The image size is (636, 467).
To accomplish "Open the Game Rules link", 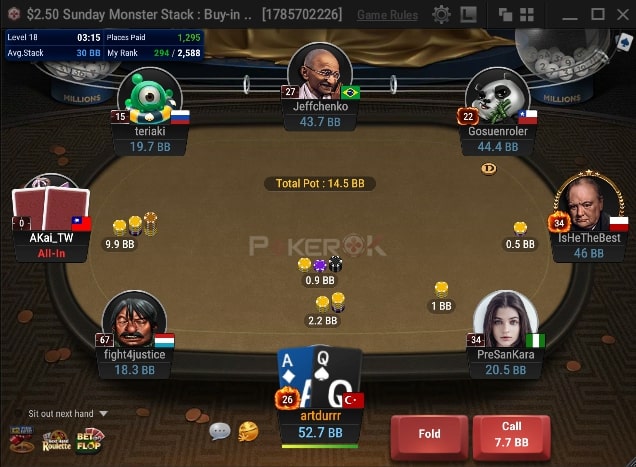I will click(387, 15).
